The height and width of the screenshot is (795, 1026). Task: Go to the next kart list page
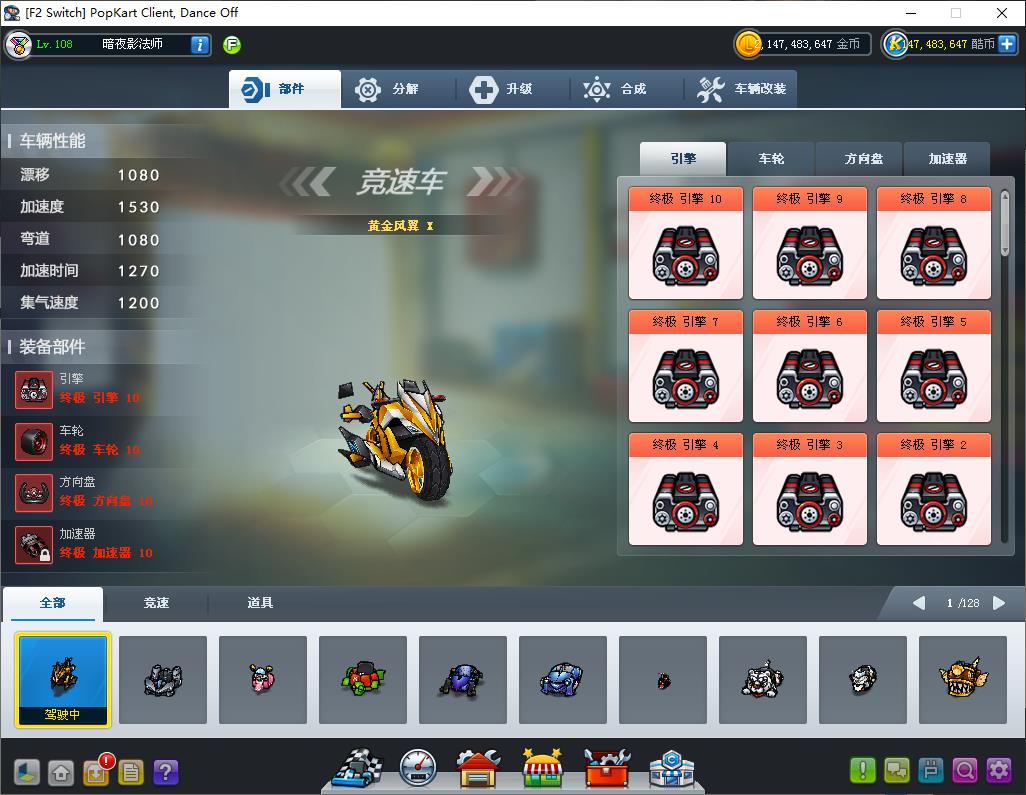[999, 603]
